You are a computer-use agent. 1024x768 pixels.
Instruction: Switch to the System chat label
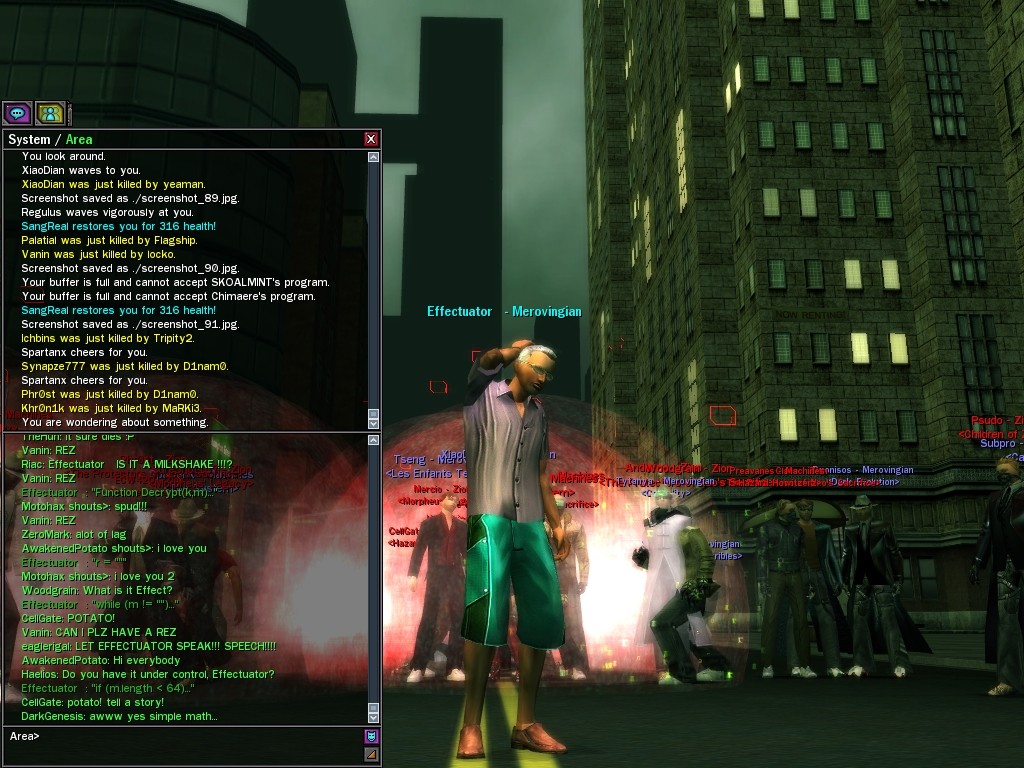click(x=28, y=140)
